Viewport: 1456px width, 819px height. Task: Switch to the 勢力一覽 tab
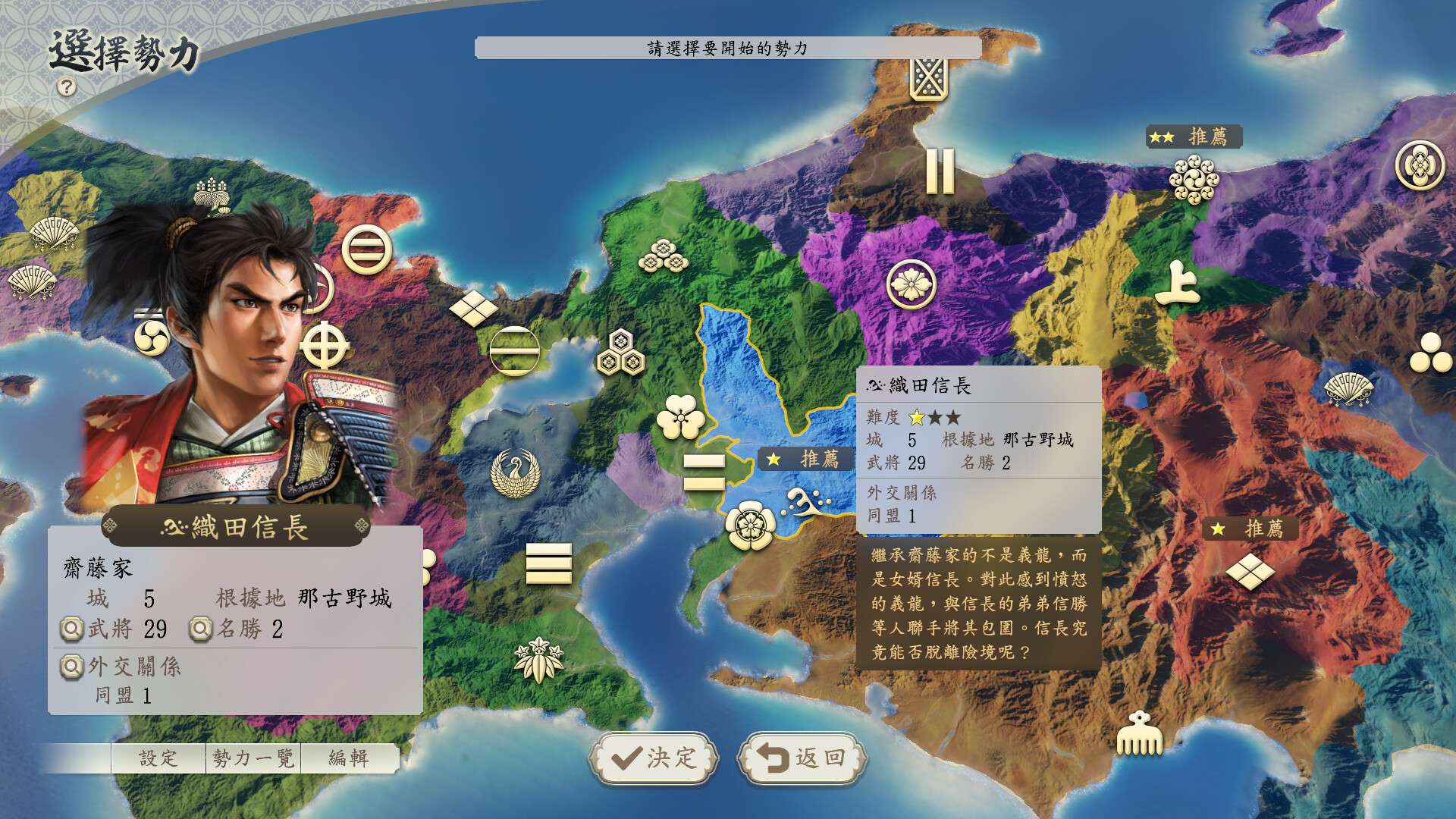[x=252, y=757]
